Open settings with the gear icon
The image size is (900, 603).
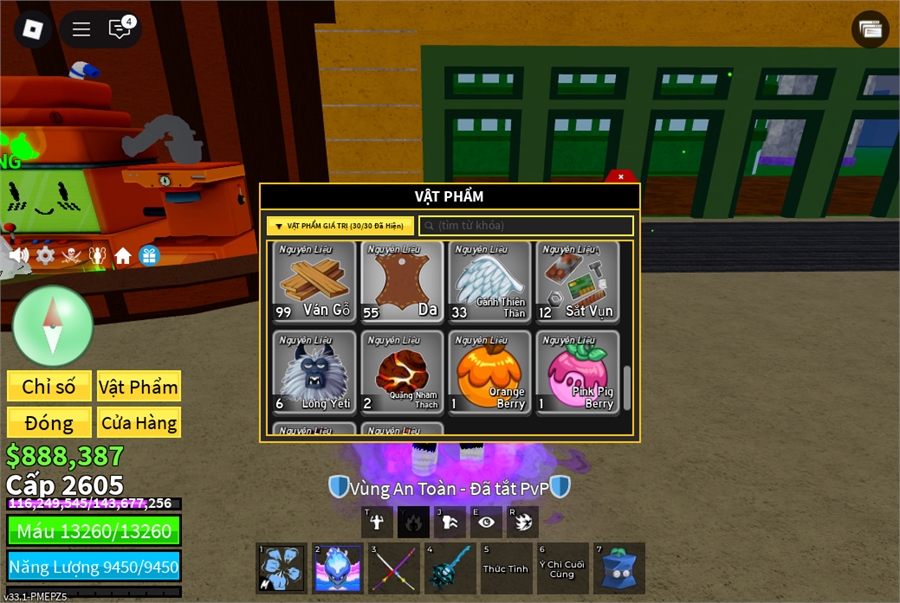click(45, 255)
